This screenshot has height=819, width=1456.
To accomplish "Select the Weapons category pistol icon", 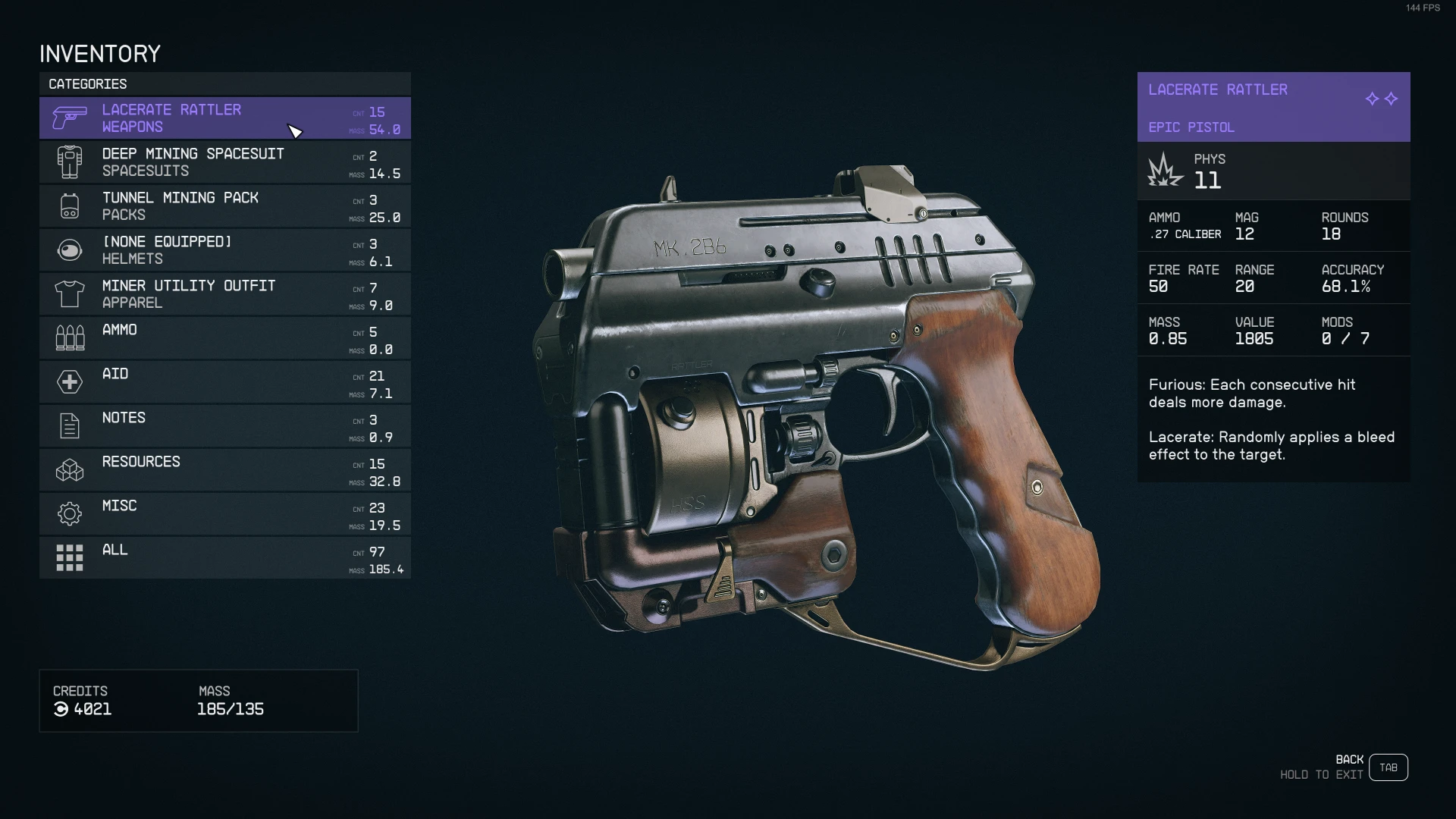I will tap(69, 118).
